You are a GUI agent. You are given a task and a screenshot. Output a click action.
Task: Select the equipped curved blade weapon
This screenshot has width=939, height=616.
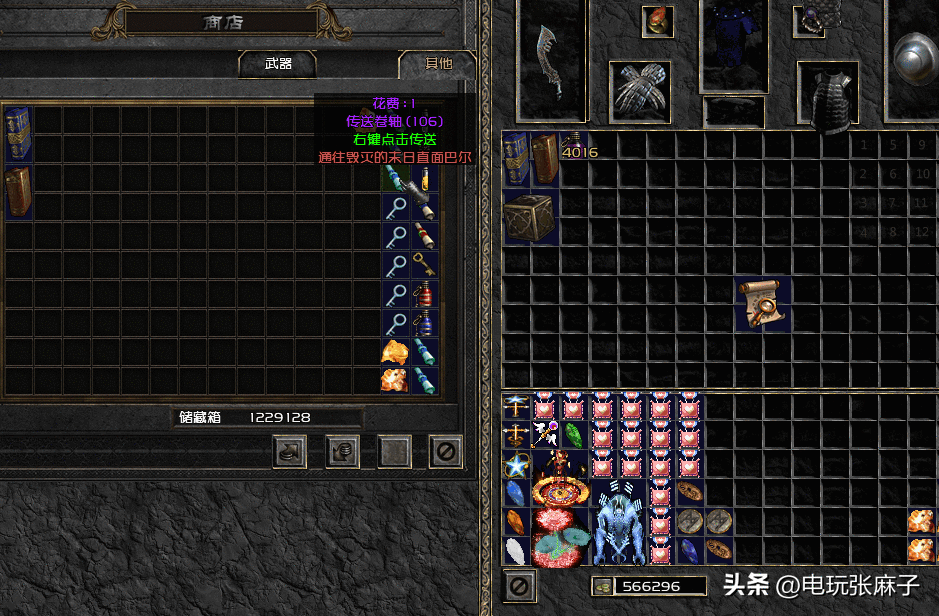pyautogui.click(x=552, y=60)
